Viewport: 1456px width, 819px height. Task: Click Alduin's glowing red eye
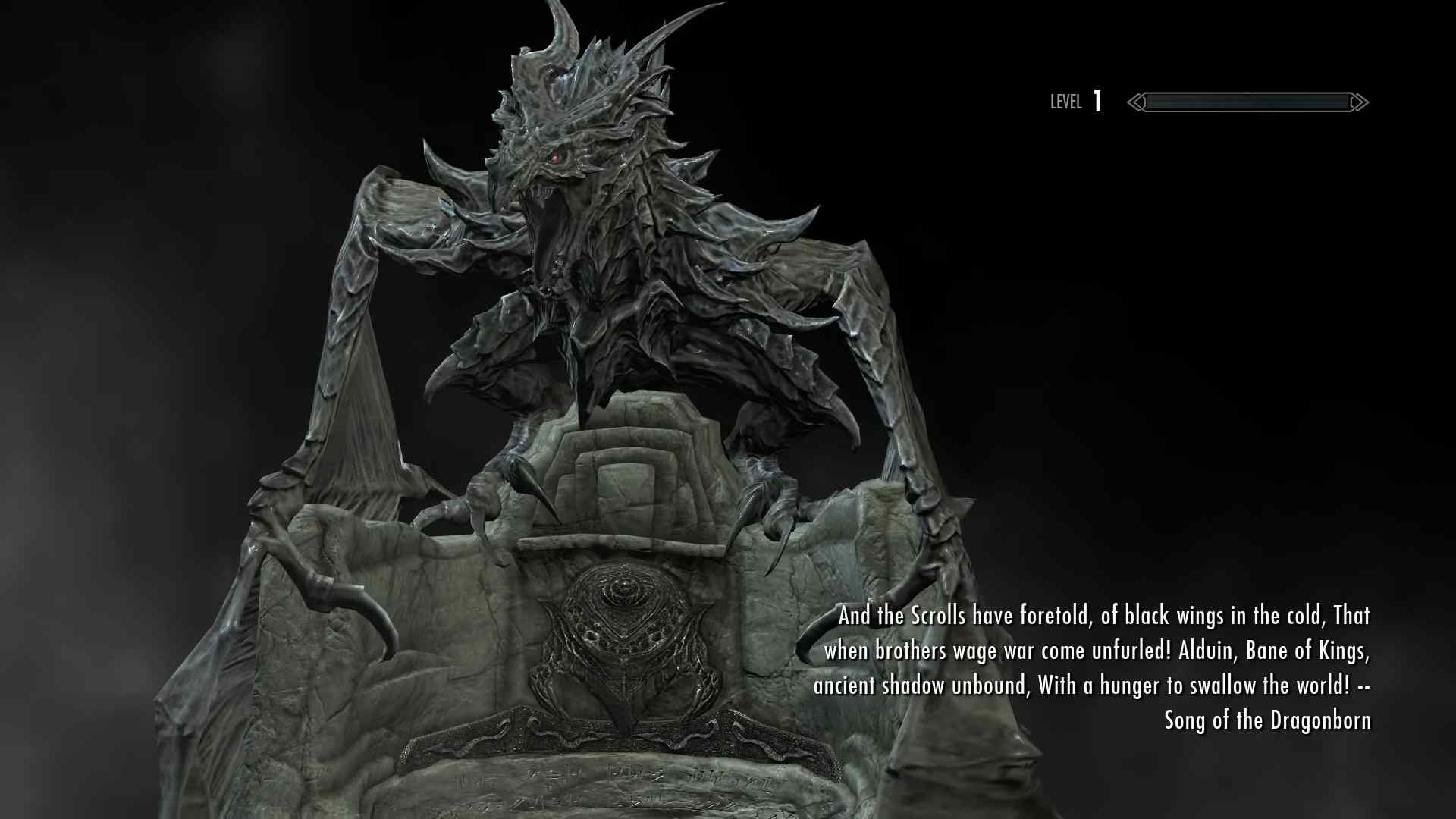coord(556,155)
